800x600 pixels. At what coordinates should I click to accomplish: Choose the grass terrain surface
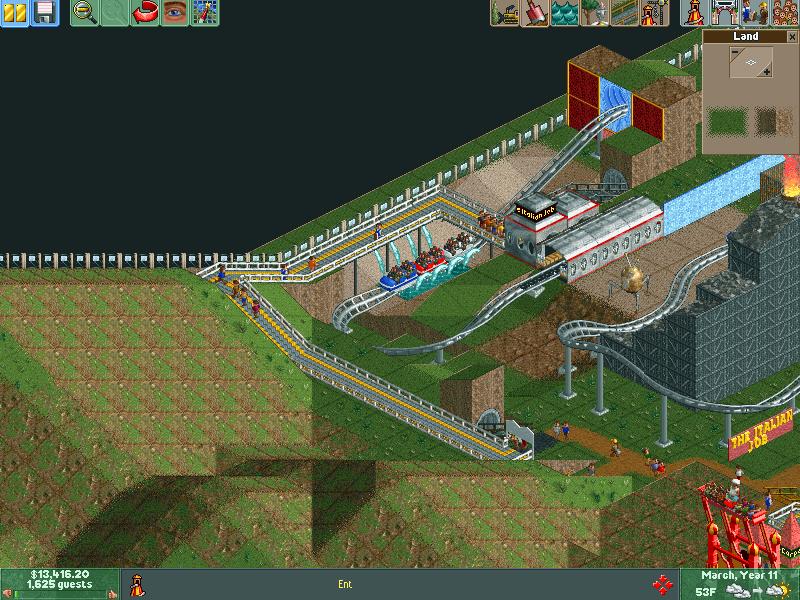(x=727, y=122)
